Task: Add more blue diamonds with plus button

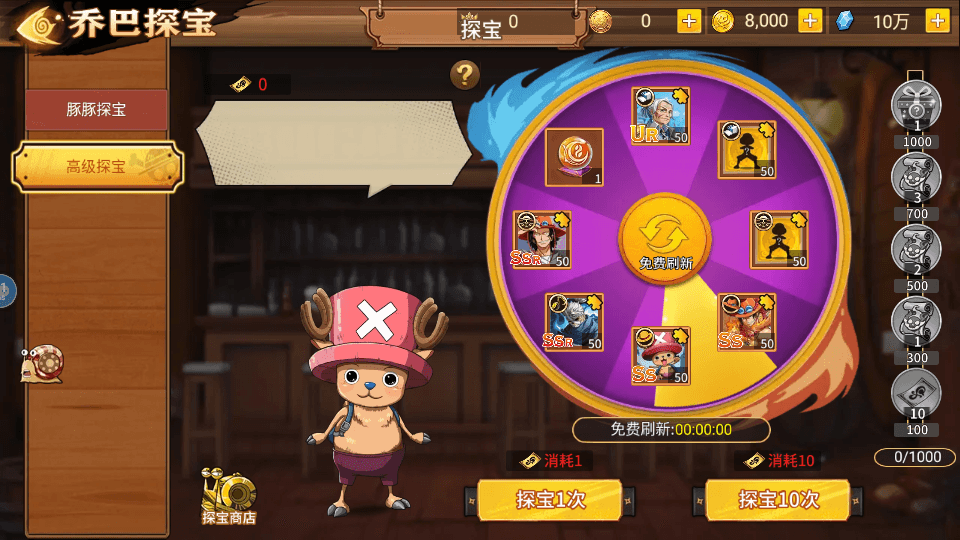Action: [x=937, y=21]
